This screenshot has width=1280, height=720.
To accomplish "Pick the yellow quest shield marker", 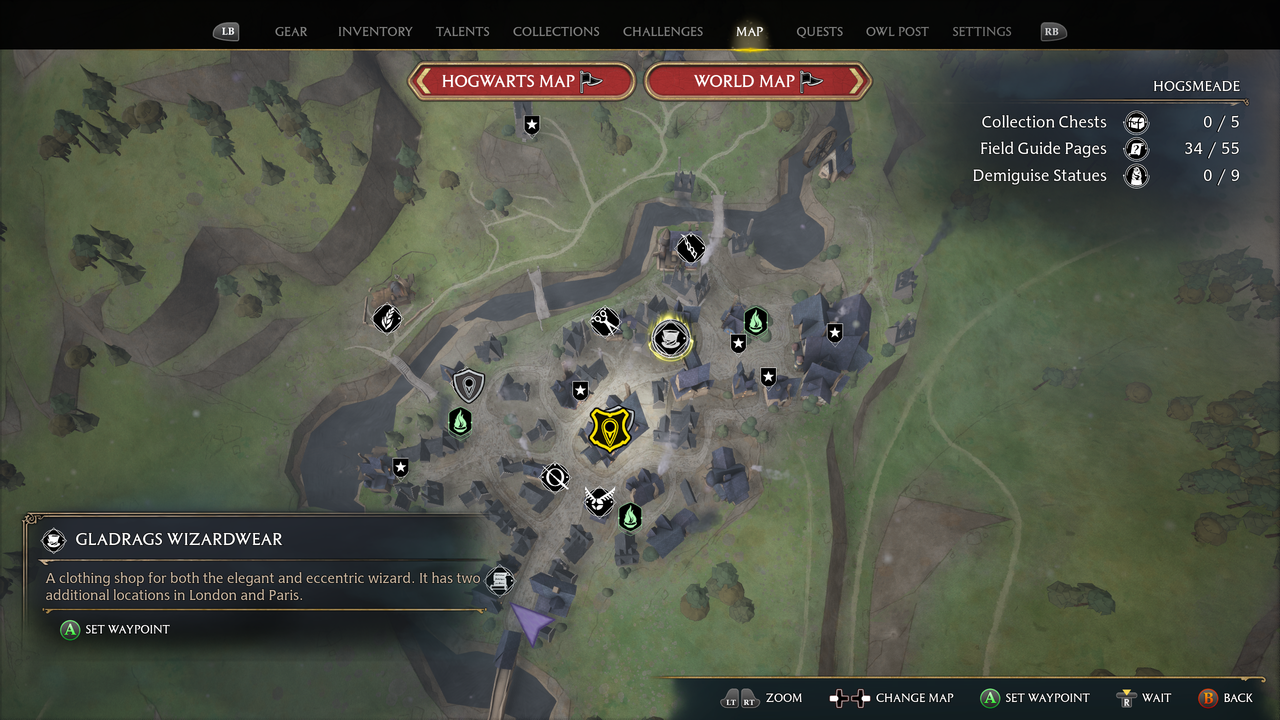I will (608, 428).
